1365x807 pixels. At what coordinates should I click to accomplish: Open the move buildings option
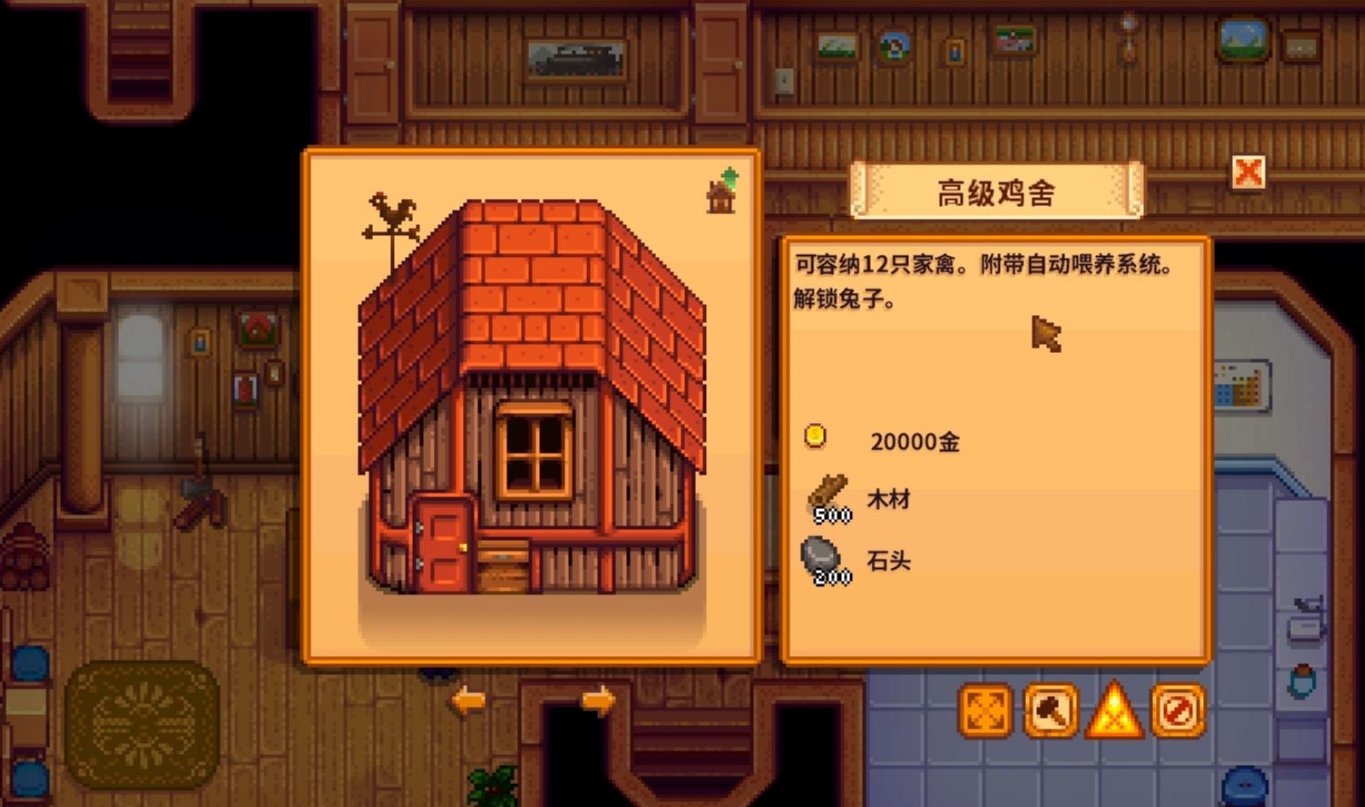[986, 710]
